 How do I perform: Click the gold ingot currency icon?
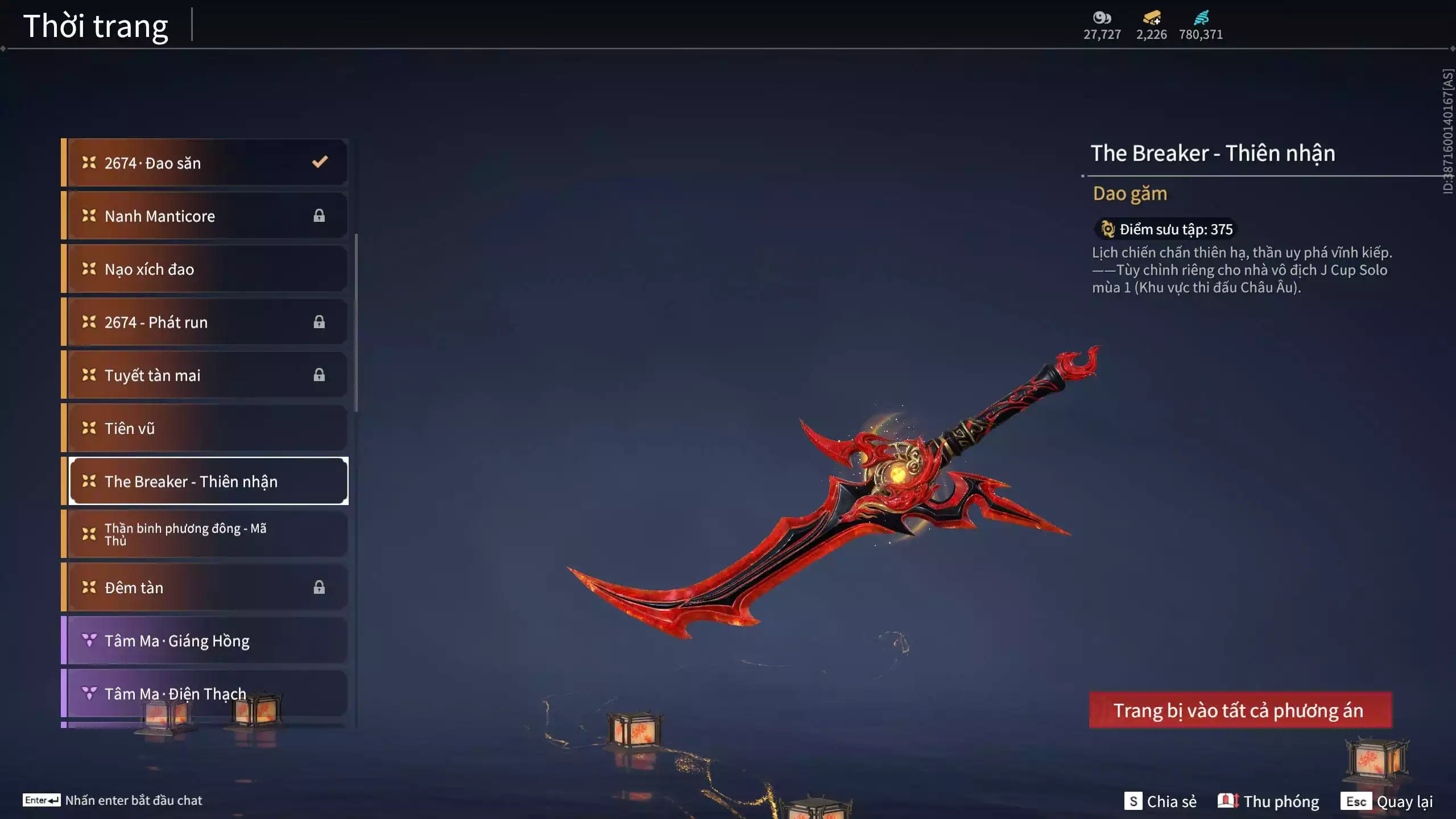(1151, 18)
